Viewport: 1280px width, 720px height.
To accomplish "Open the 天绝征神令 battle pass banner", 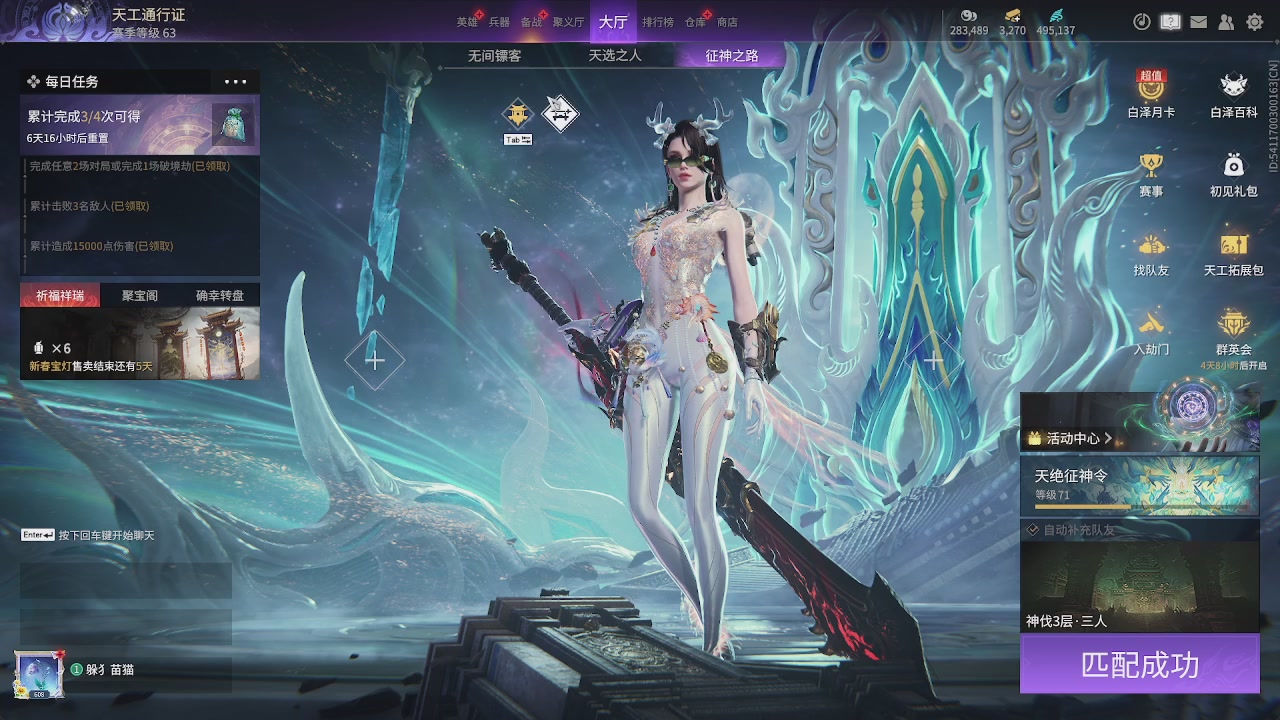I will (x=1139, y=485).
